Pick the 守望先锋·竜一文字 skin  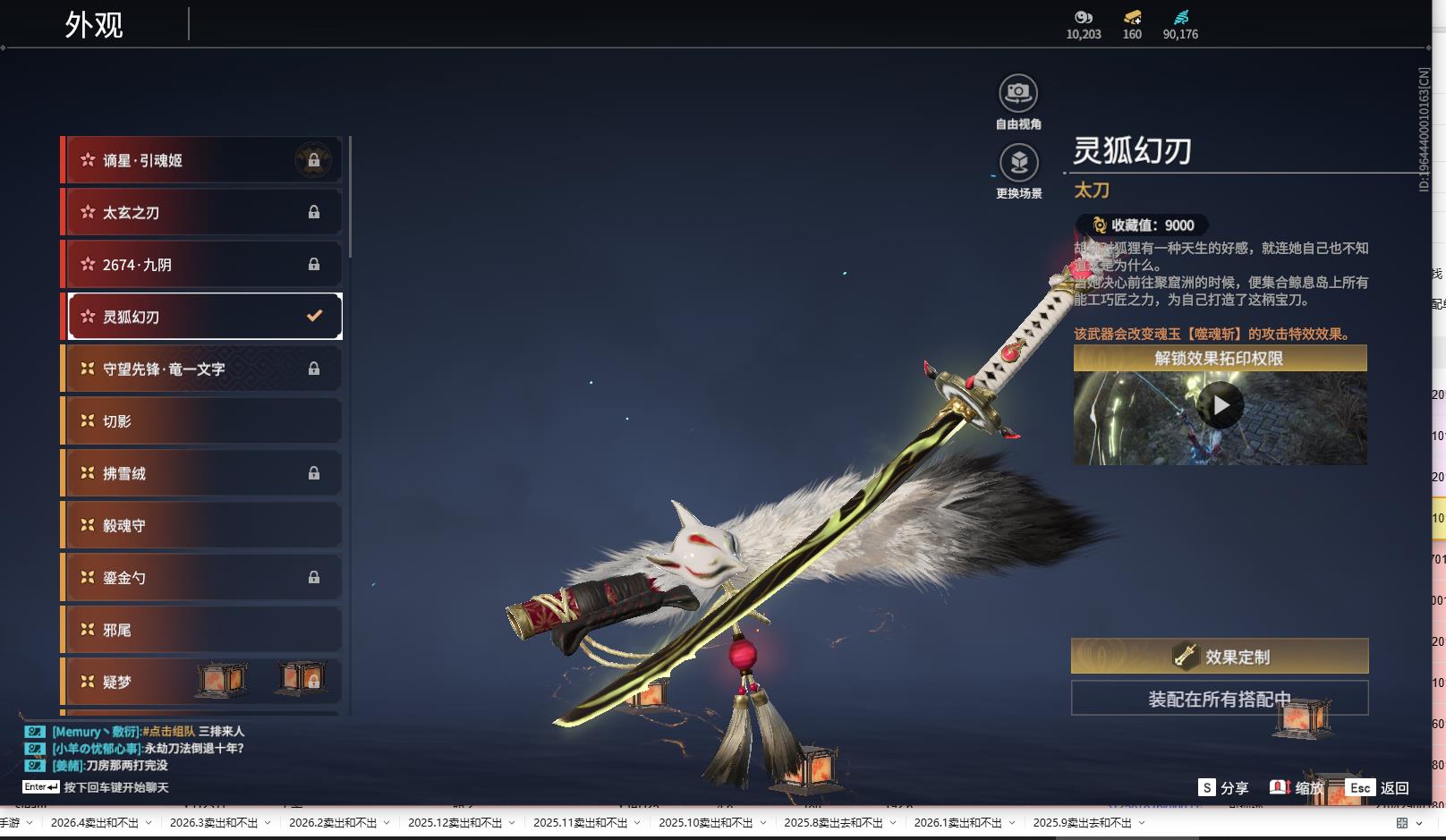coord(202,369)
